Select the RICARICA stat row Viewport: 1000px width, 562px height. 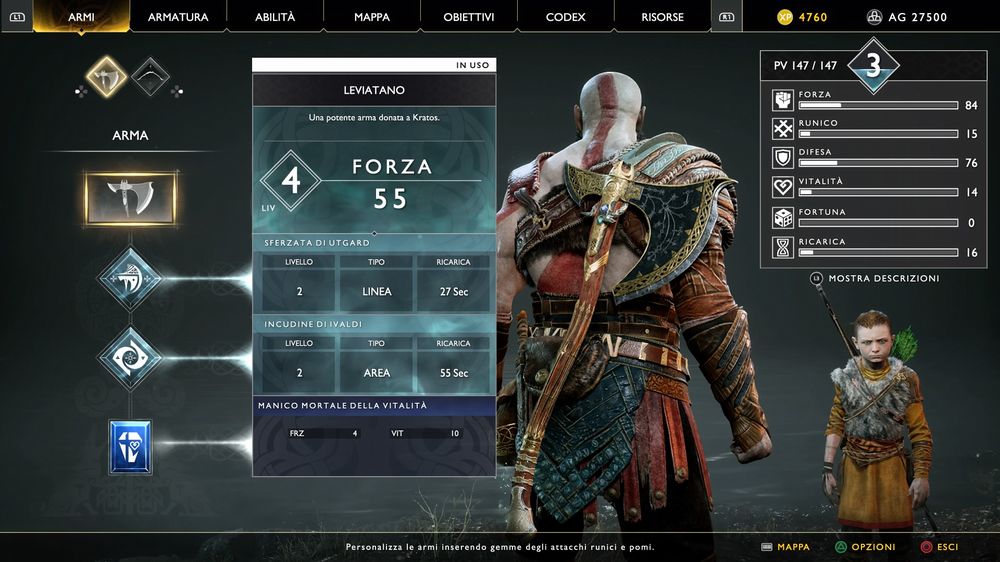click(873, 247)
